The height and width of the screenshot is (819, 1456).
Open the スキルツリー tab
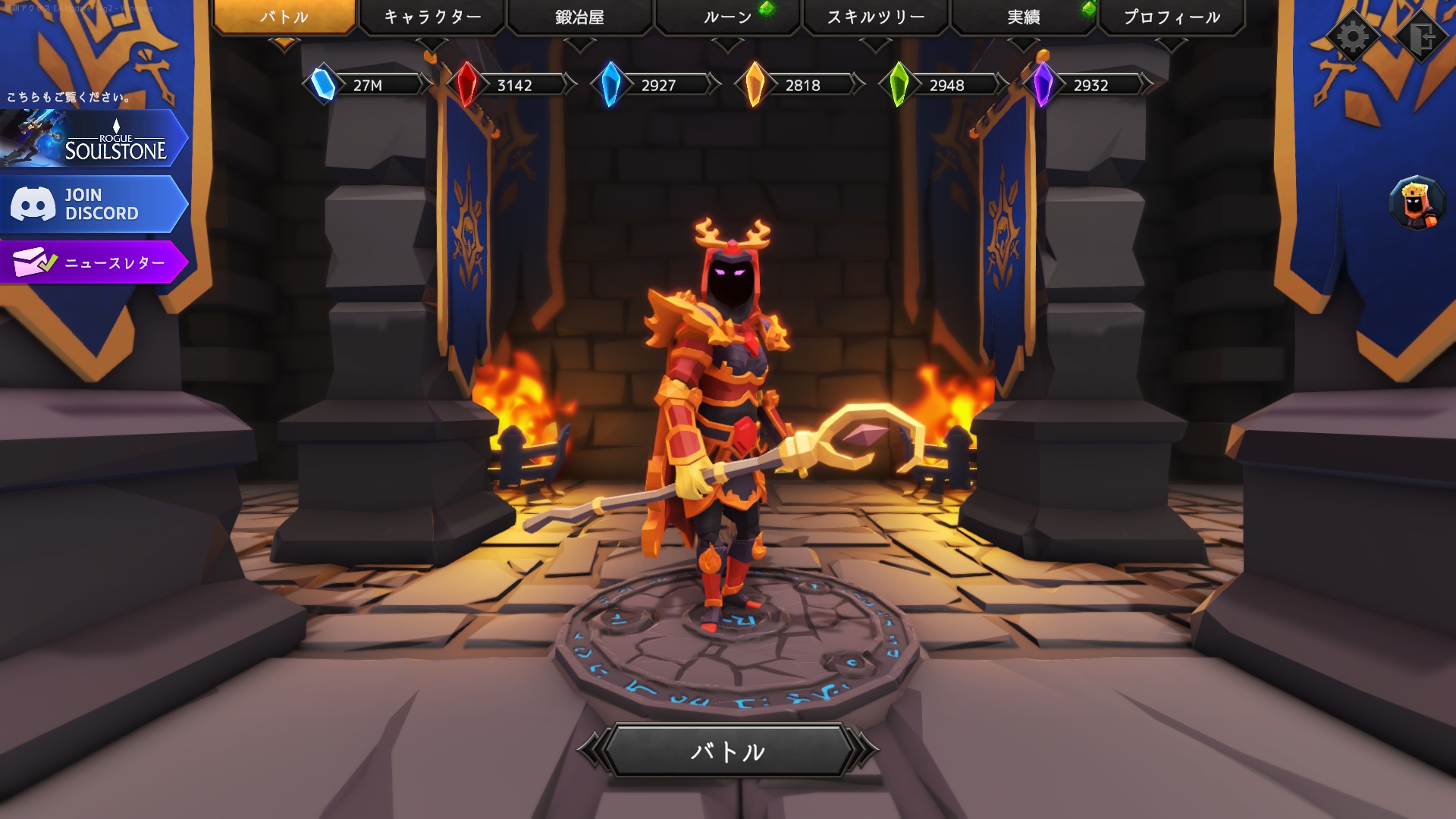pyautogui.click(x=875, y=17)
